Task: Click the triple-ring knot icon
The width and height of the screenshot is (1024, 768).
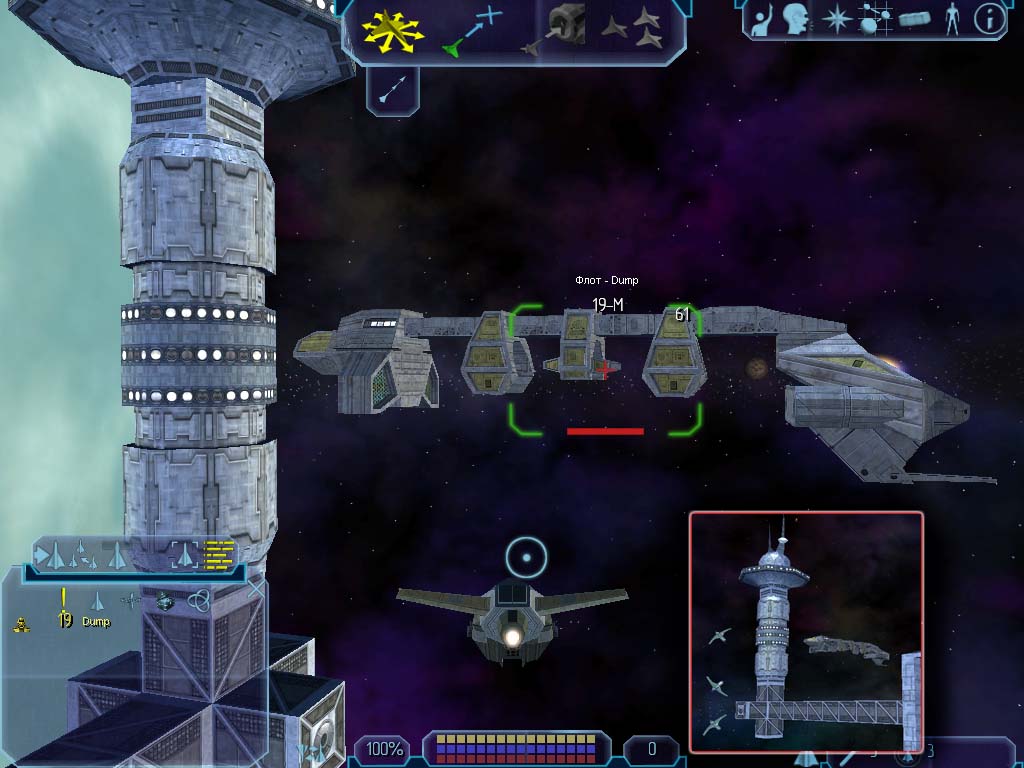Action: (198, 601)
